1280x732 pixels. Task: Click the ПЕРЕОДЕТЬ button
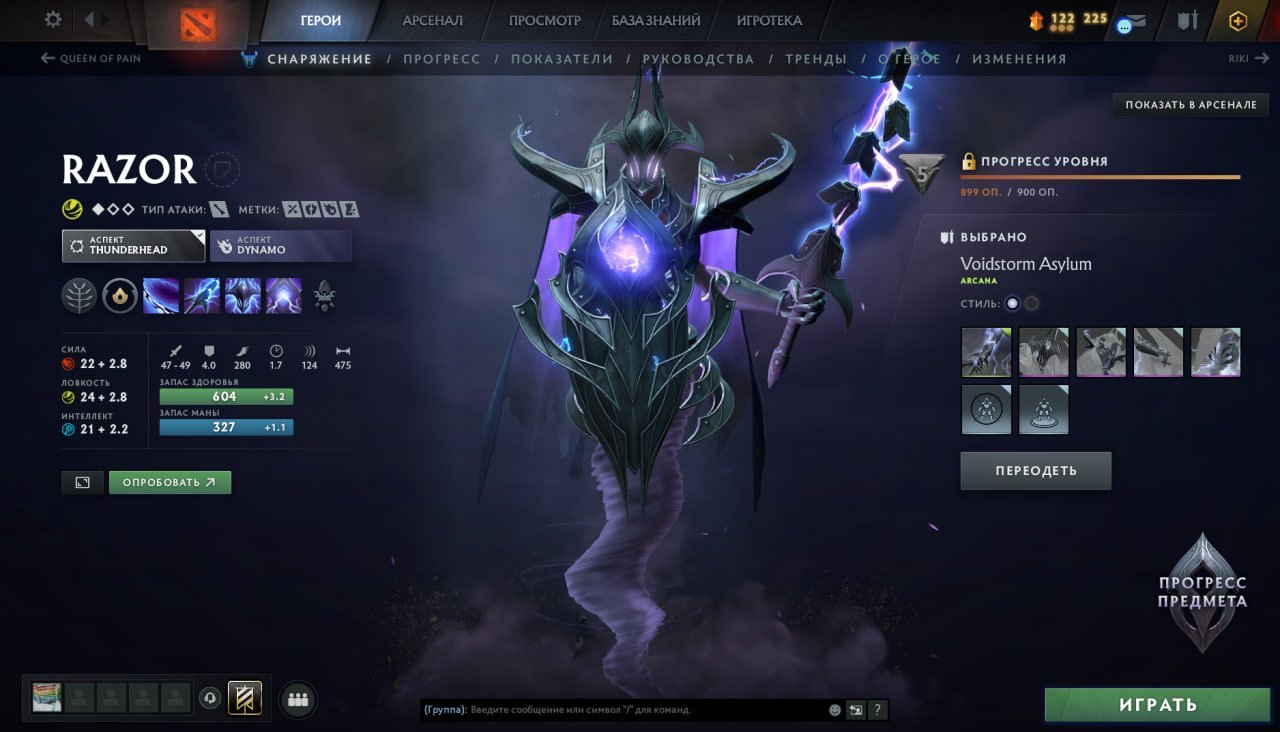1035,470
